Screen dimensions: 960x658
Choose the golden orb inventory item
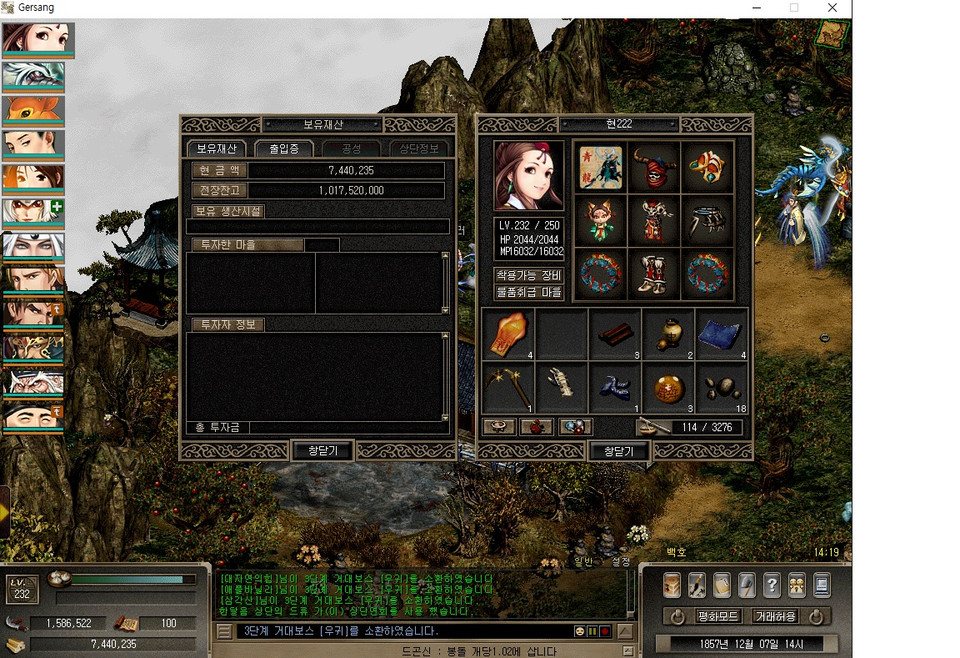click(667, 387)
